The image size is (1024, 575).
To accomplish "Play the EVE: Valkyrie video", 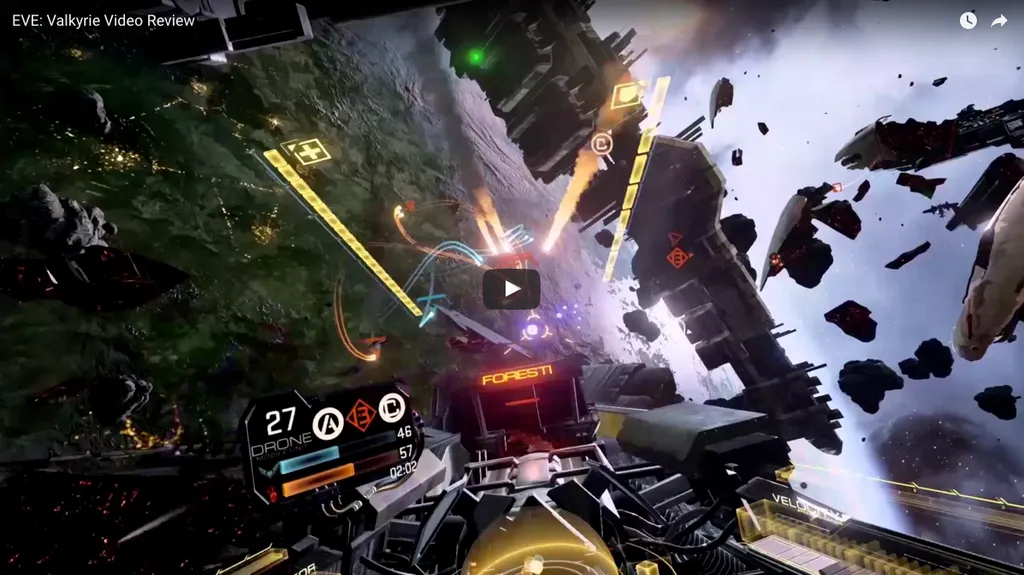I will tap(511, 289).
